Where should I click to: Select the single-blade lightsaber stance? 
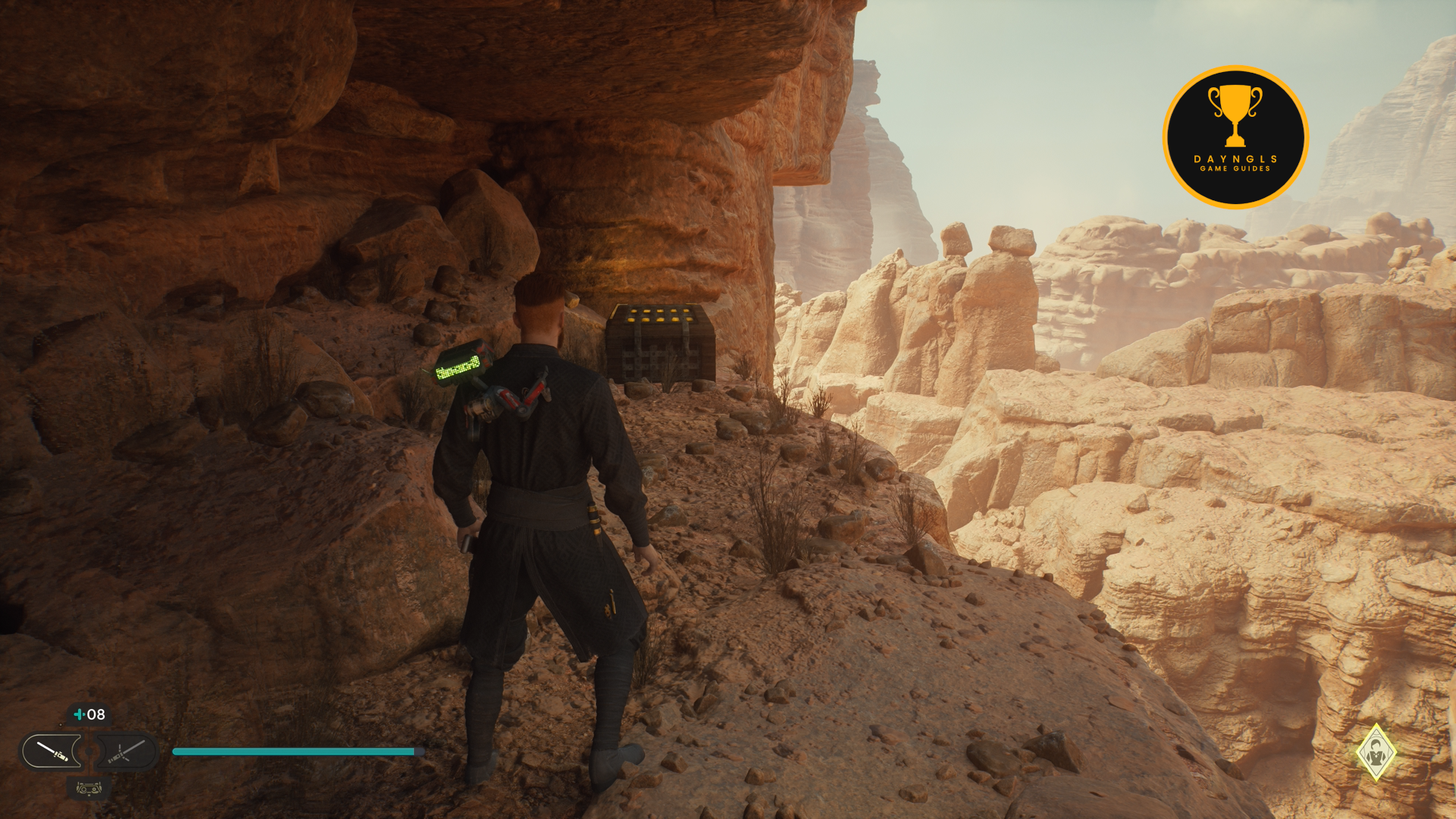tap(52, 752)
